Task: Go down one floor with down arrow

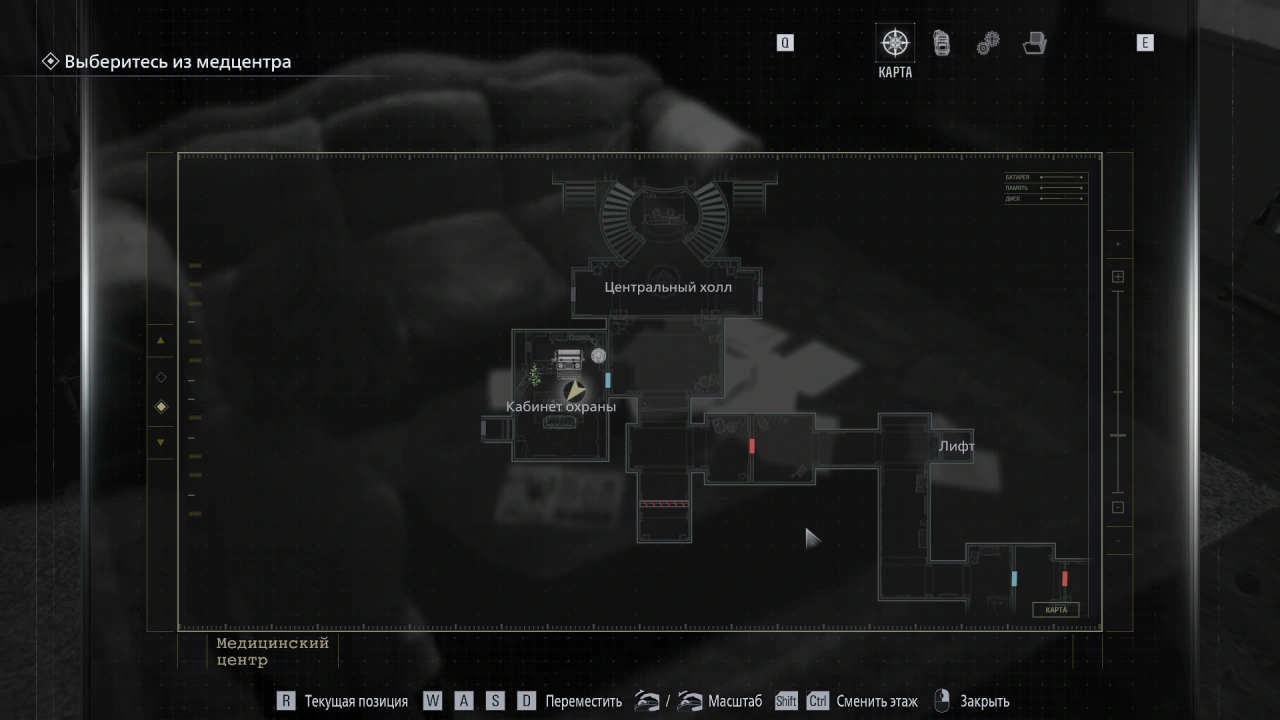Action: point(161,442)
